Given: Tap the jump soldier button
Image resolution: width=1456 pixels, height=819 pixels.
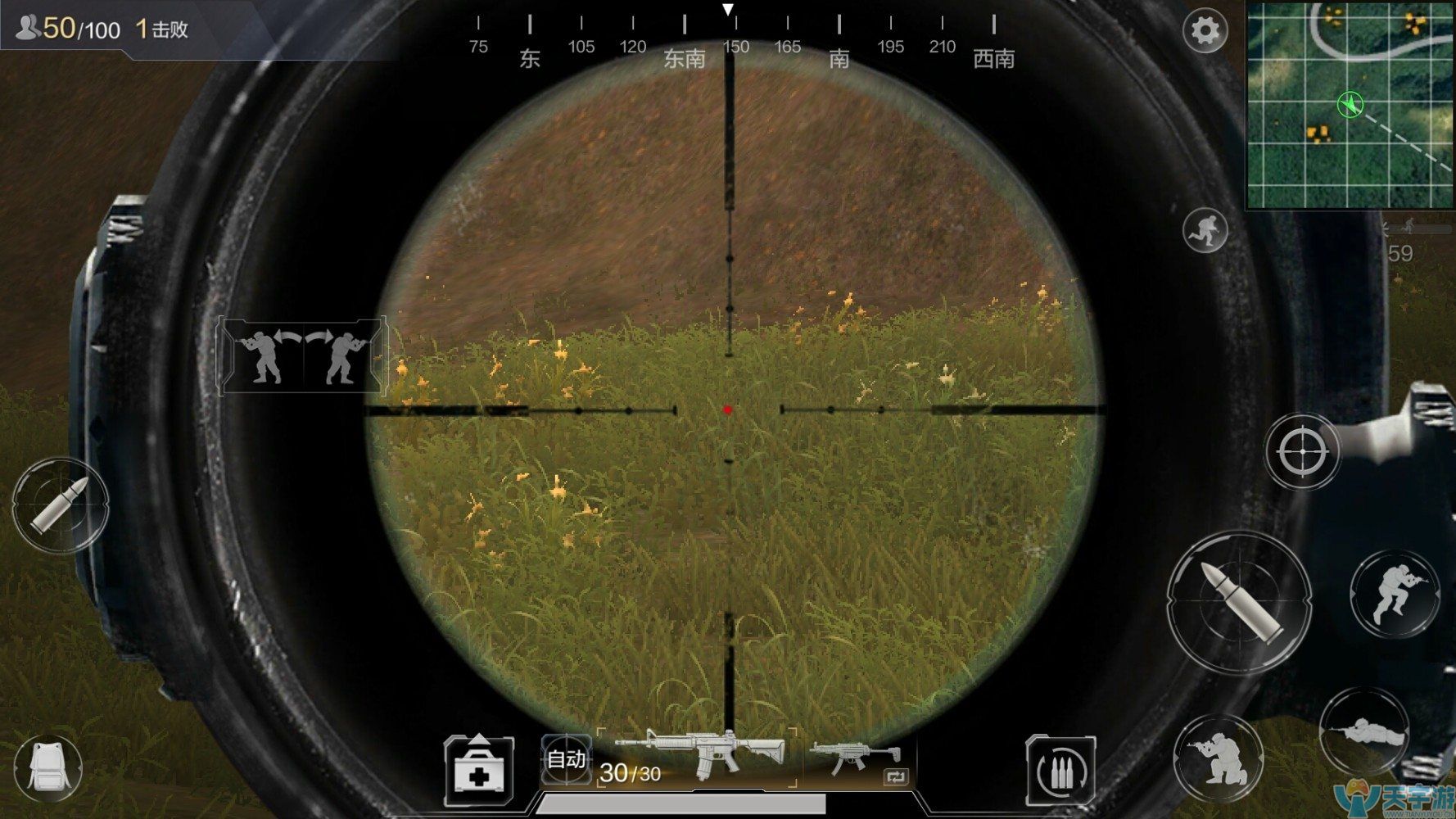Looking at the screenshot, I should (x=1395, y=594).
